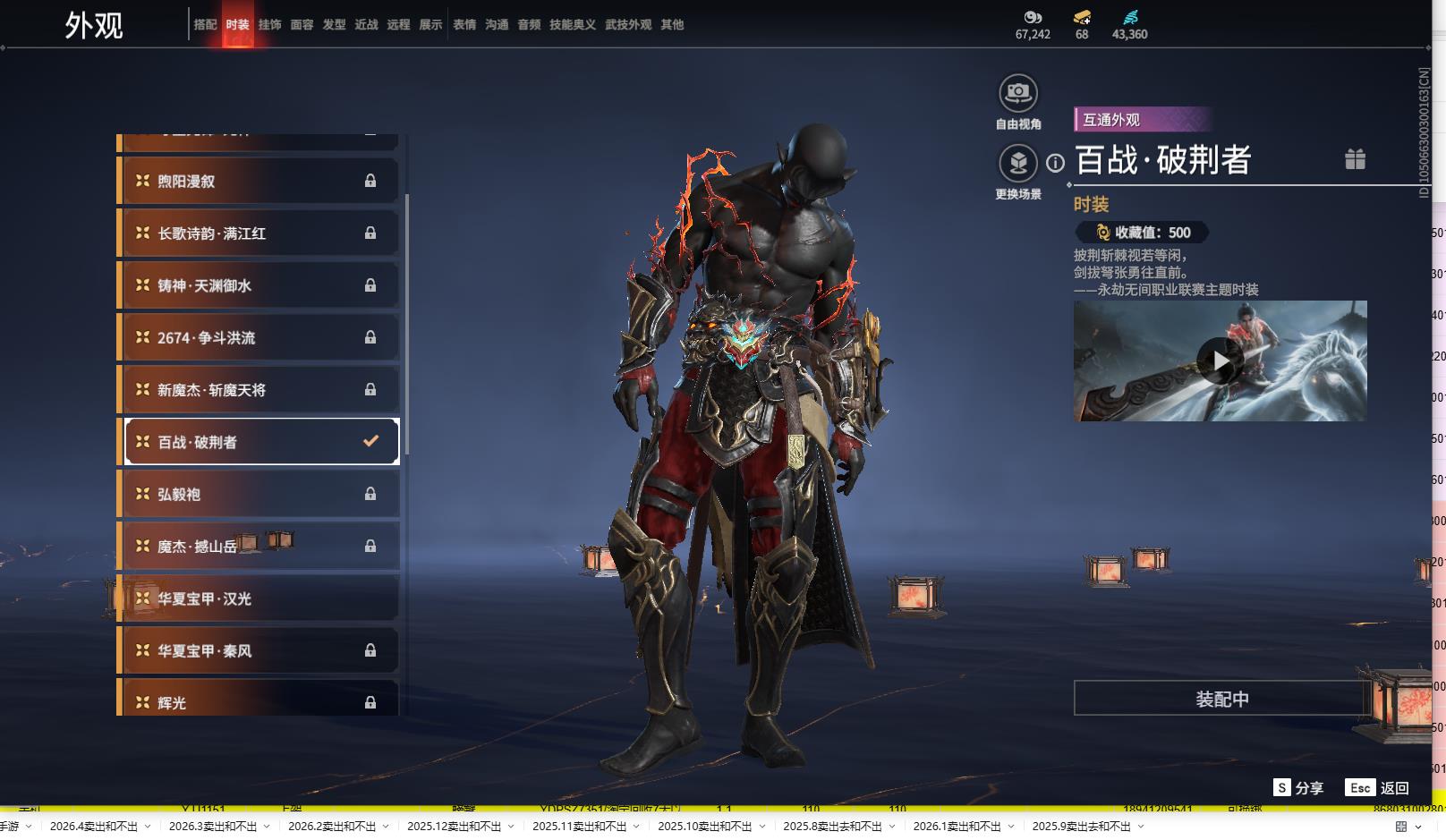Choose the 华夏宝甲·汉光 outfit

point(259,598)
